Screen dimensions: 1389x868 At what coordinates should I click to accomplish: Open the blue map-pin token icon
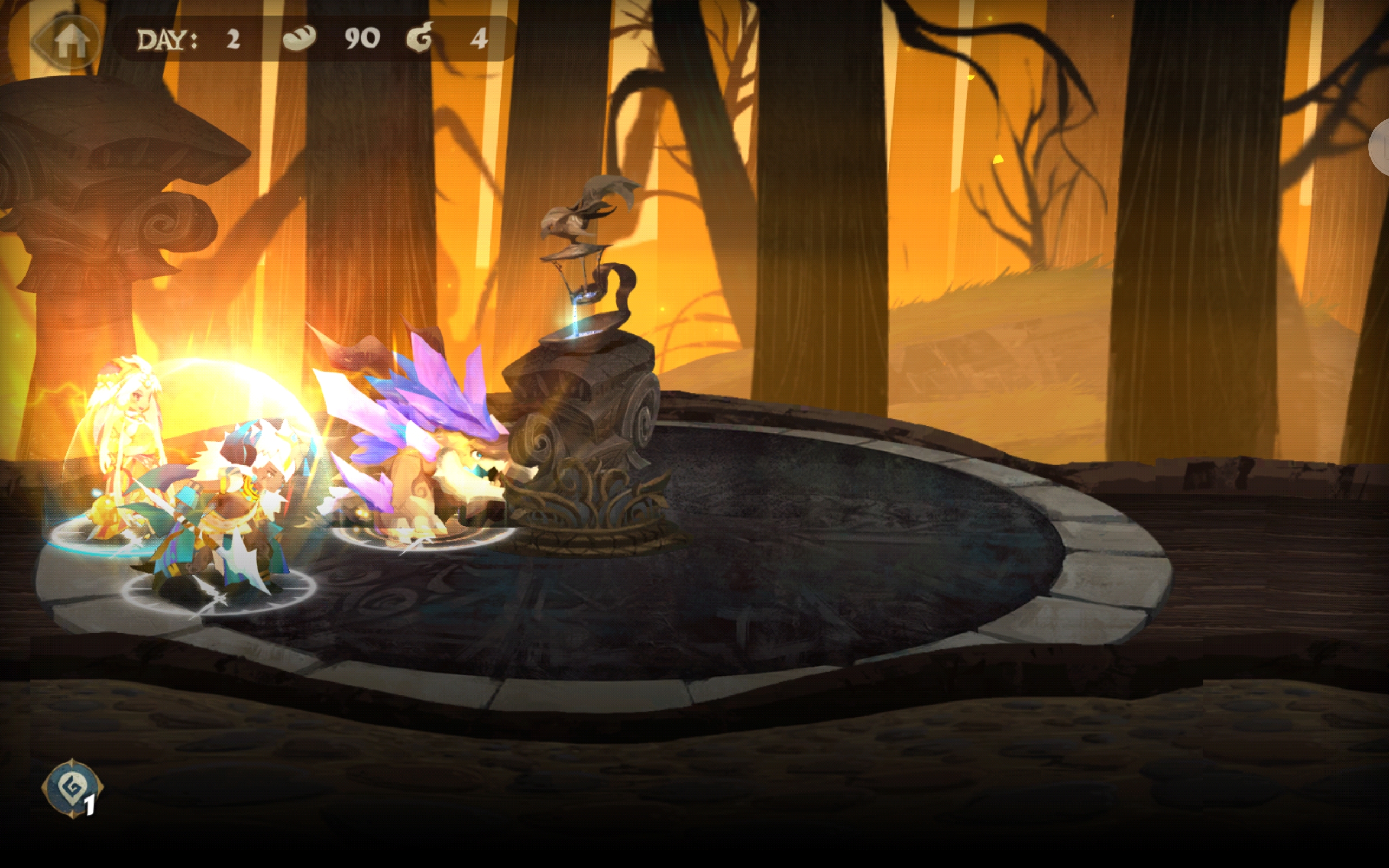point(72,787)
